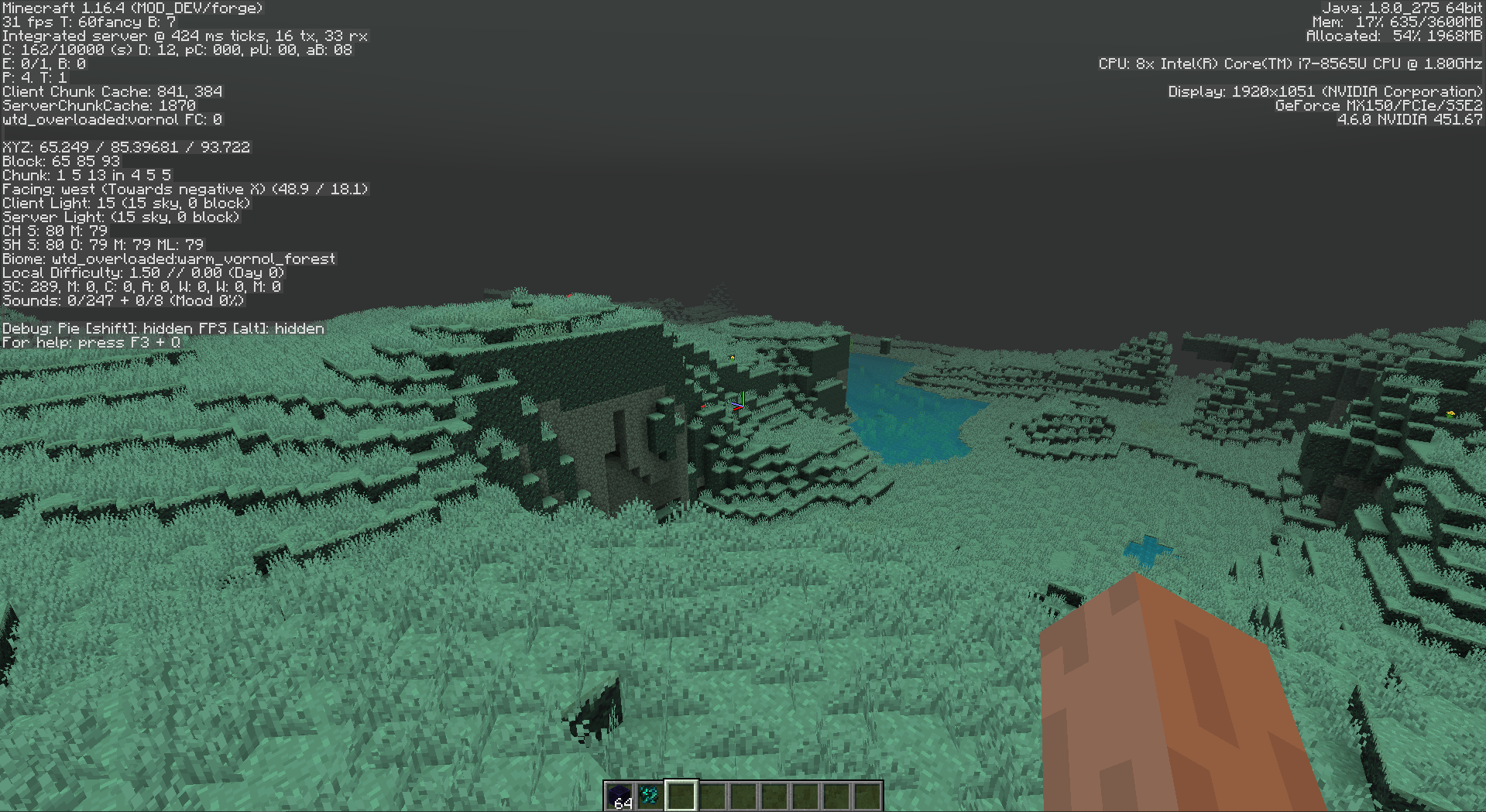Click the Facing: west debug entry
This screenshot has width=1486, height=812.
tap(186, 188)
